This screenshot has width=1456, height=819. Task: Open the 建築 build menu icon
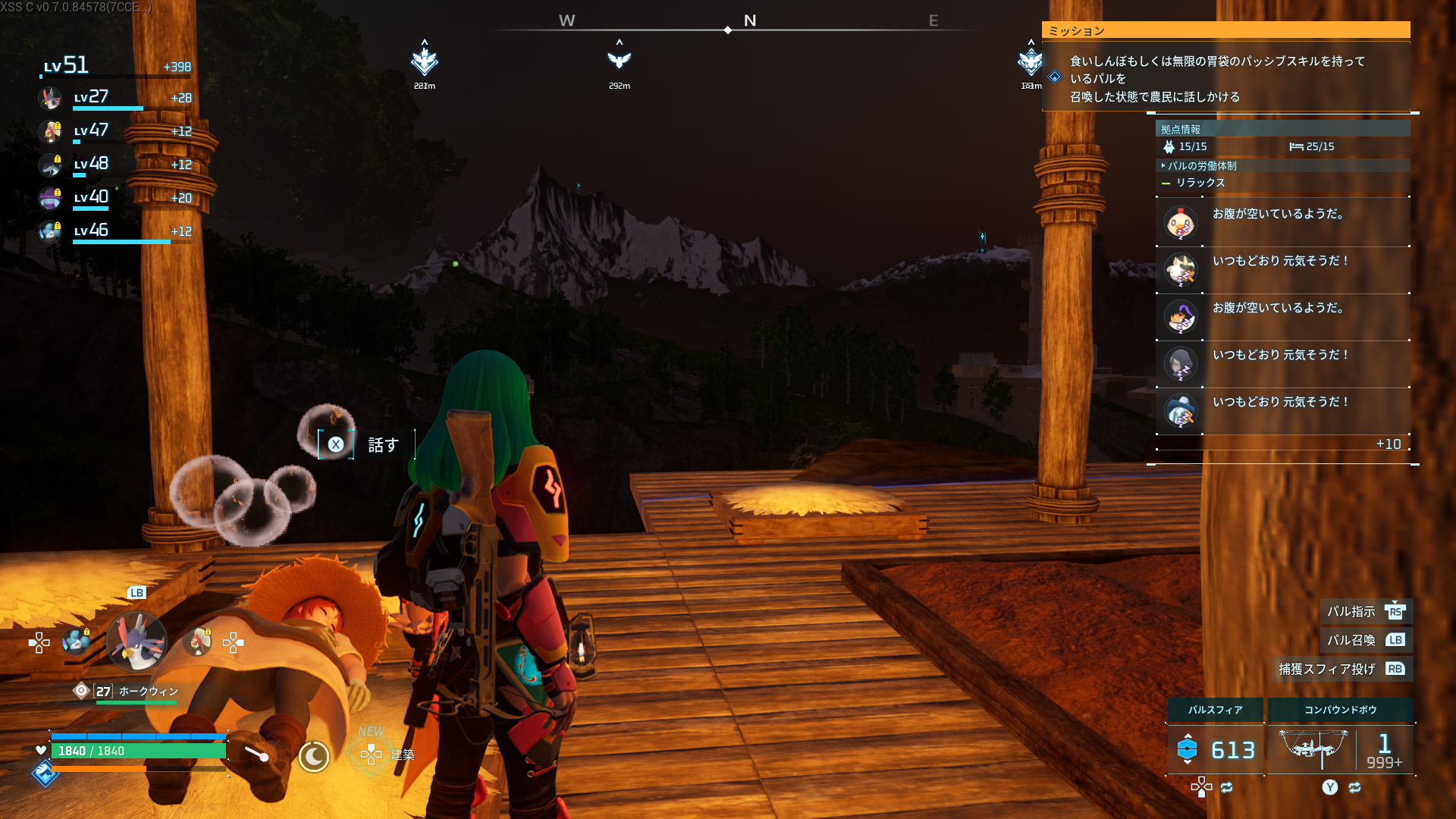[x=372, y=754]
